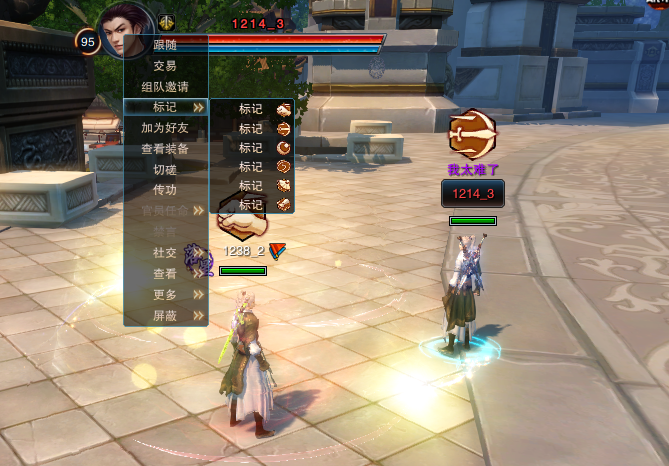669x466 pixels.
Task: Apply the crescent moon 标记 marker
Action: tap(284, 148)
